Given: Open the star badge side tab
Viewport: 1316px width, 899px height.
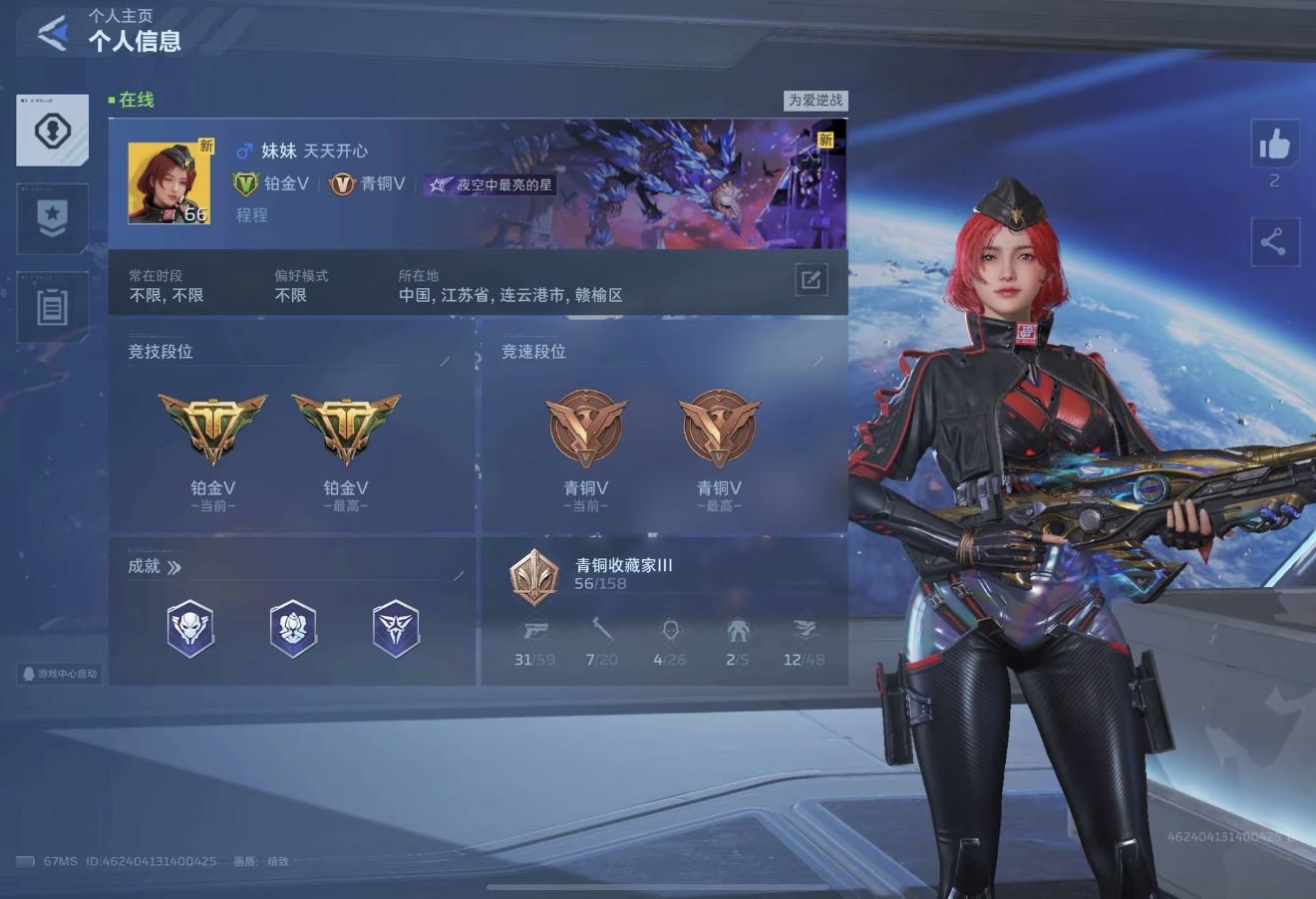Looking at the screenshot, I should point(52,217).
